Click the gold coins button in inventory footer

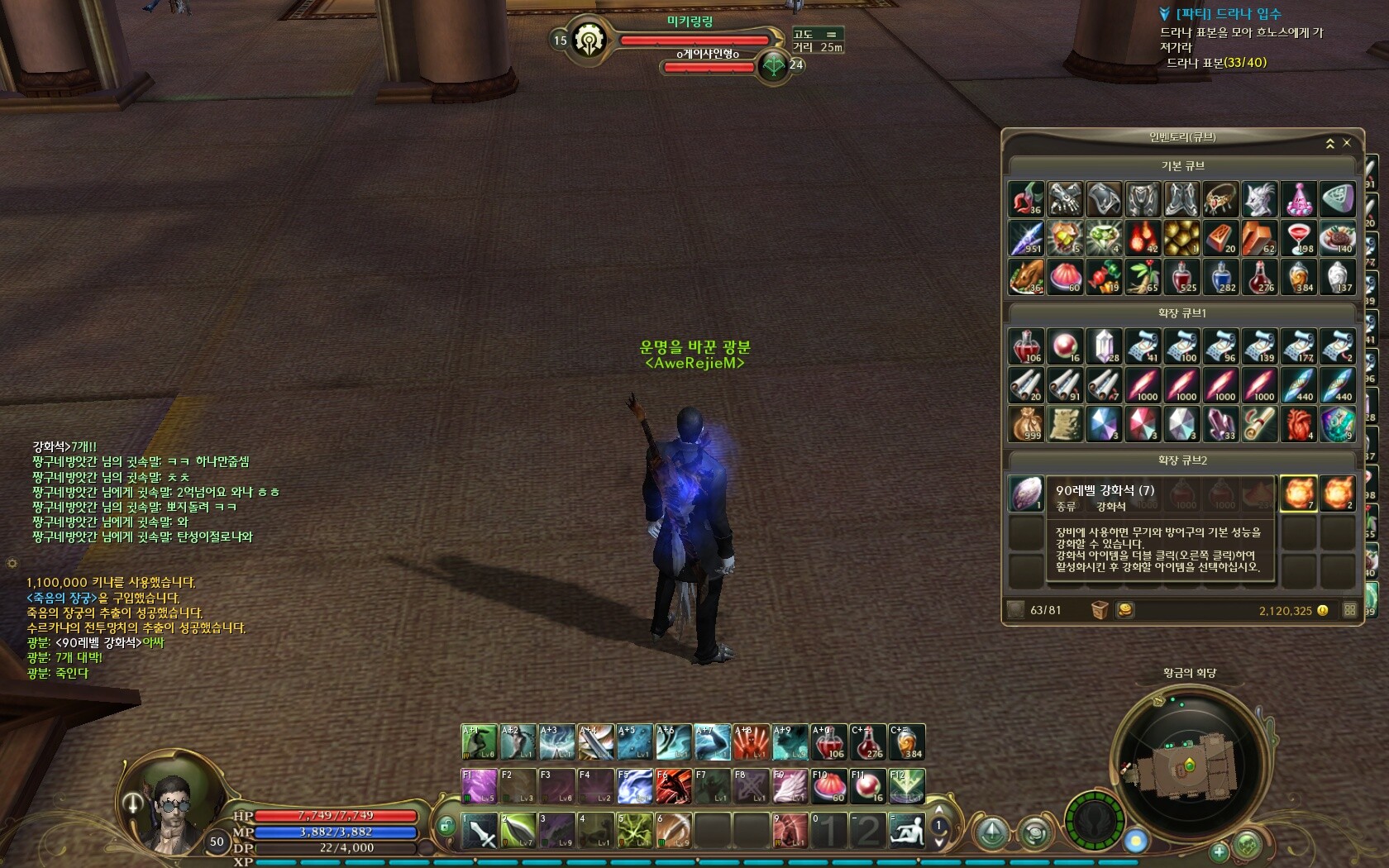(1124, 610)
